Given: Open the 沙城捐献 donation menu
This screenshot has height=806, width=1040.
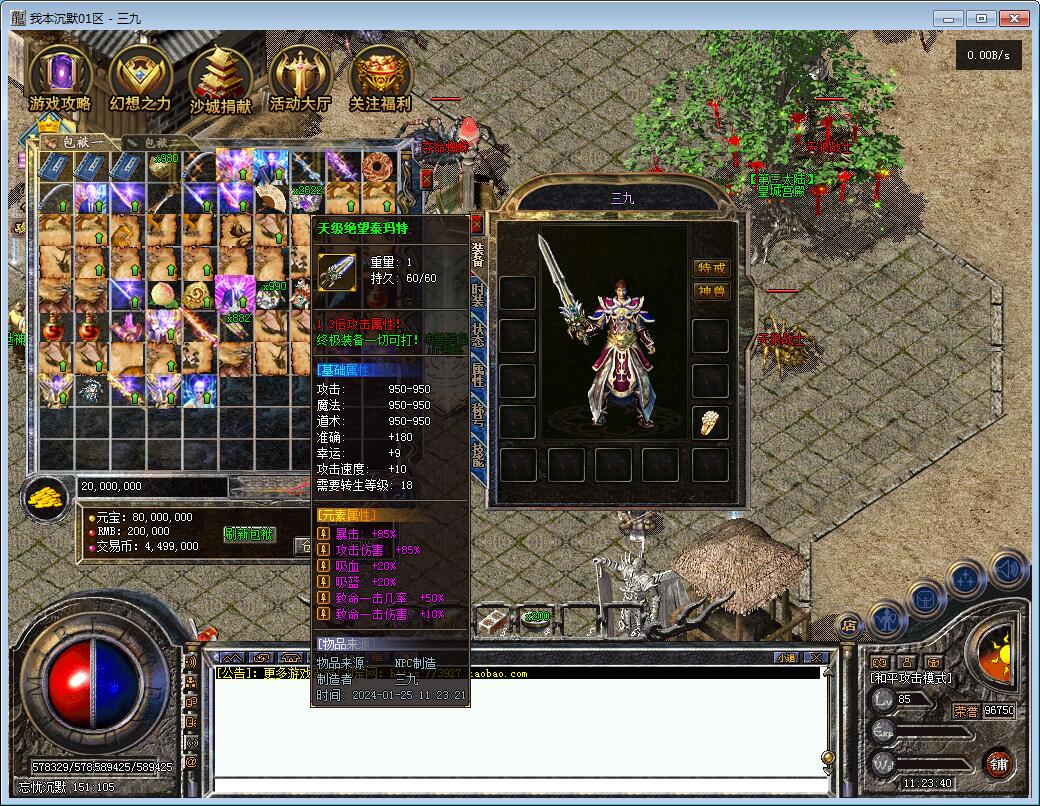Looking at the screenshot, I should click(x=220, y=78).
